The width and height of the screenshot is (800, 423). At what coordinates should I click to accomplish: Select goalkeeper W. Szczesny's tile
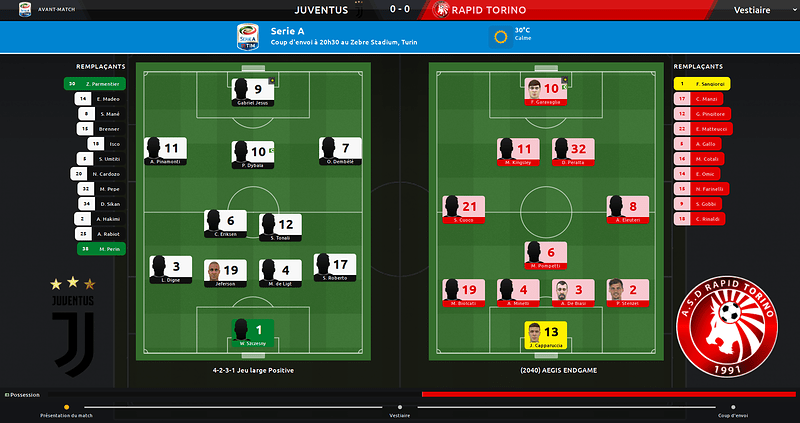(x=252, y=333)
